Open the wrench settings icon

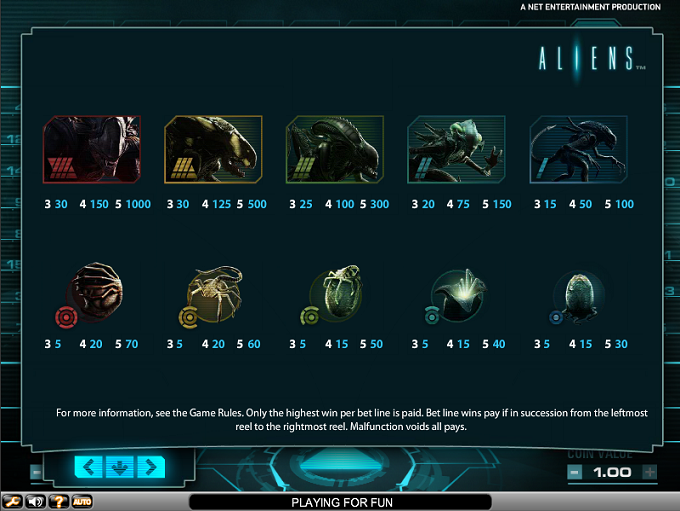(x=14, y=501)
